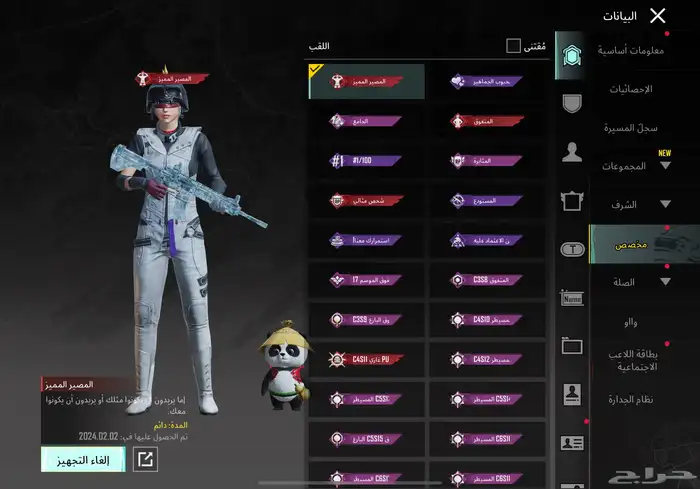Select the C3S8 title
Image resolution: width=700 pixels, height=489 pixels.
click(x=487, y=280)
